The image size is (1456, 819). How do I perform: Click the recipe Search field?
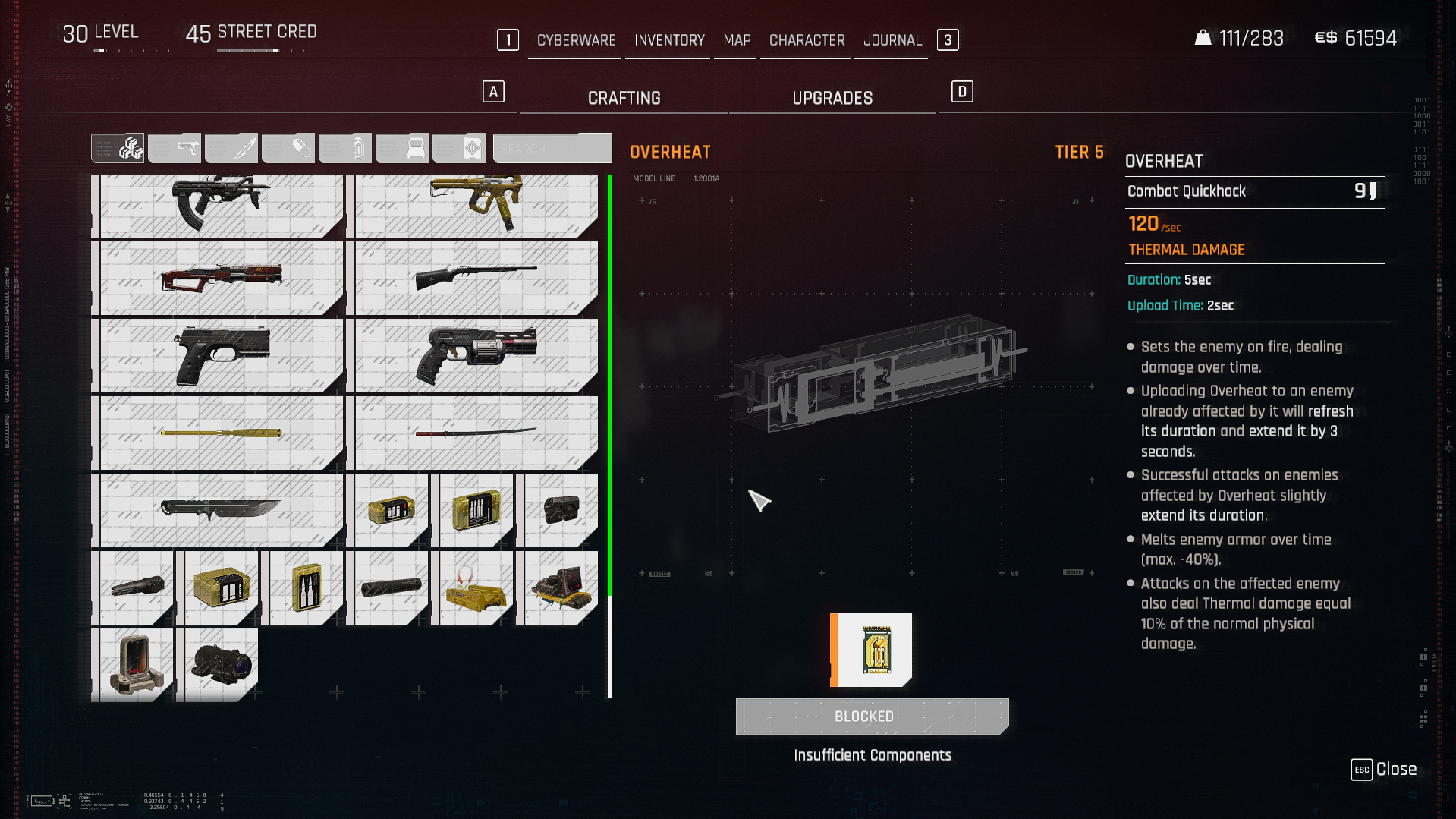(552, 148)
